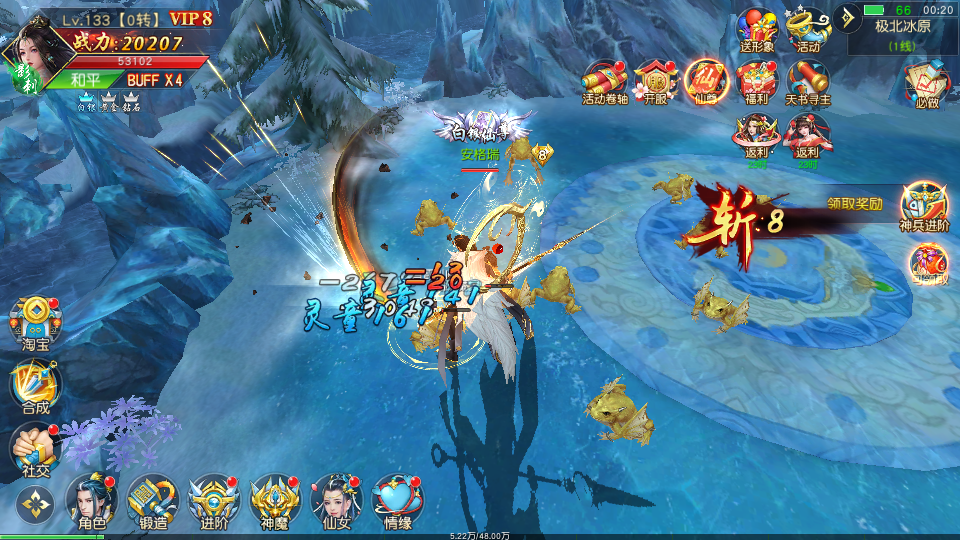The width and height of the screenshot is (960, 540).
Task: Claim the 可领取 red pouch reward
Action: click(x=927, y=264)
